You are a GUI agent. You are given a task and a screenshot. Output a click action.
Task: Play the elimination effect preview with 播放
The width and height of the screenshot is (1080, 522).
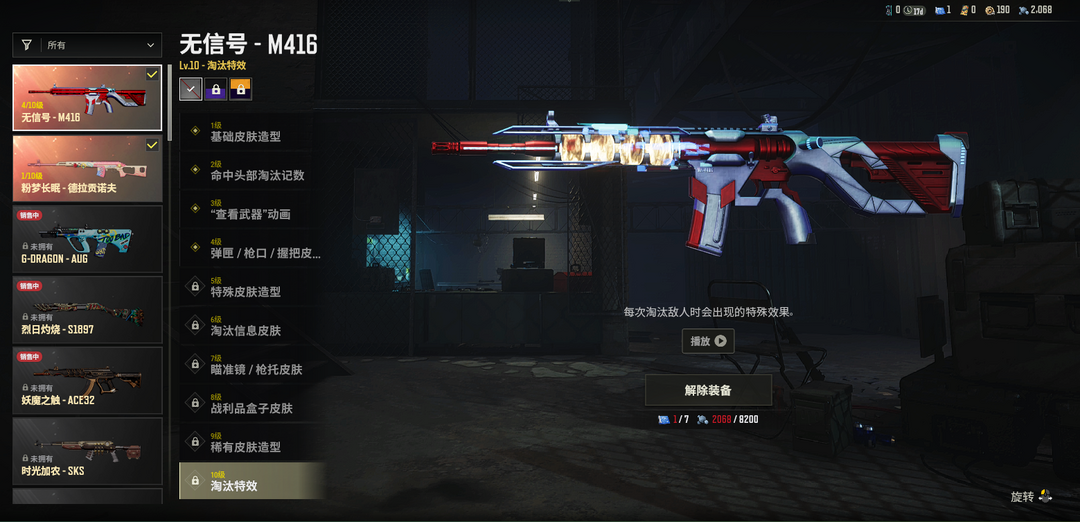click(x=708, y=341)
